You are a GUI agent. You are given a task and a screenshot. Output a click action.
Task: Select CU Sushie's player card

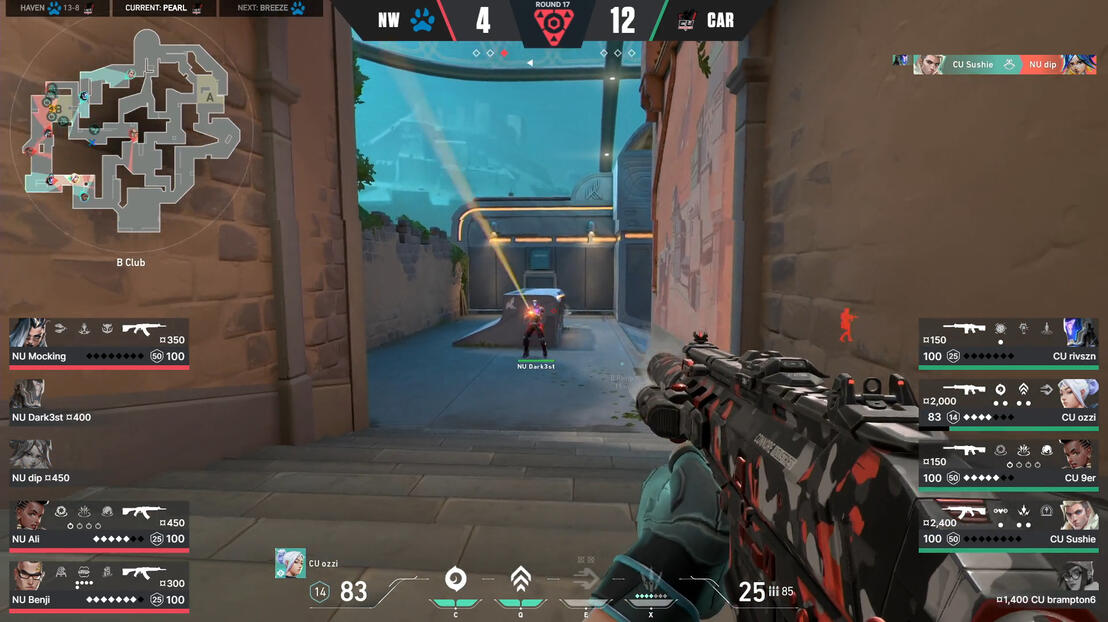(1008, 526)
